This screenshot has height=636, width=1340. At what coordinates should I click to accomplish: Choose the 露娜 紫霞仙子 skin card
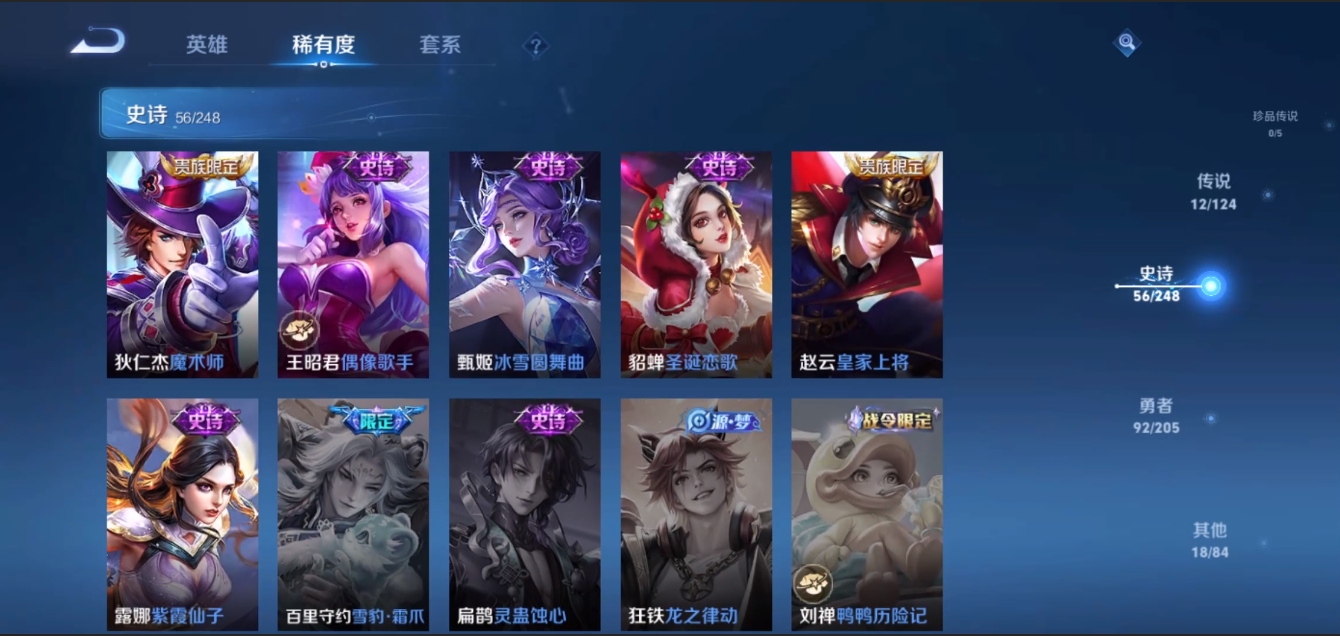tap(182, 514)
